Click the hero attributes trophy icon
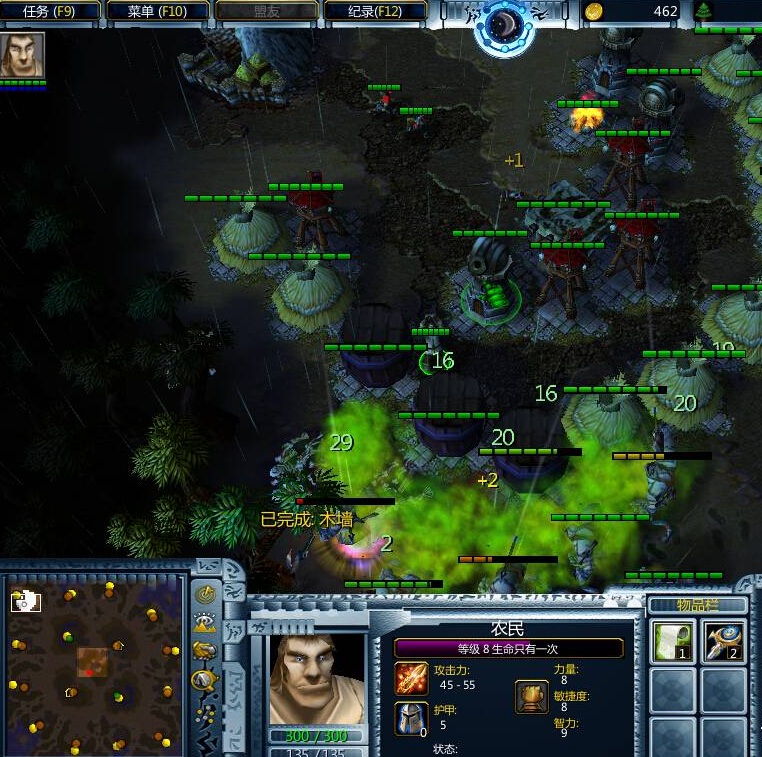The height and width of the screenshot is (757, 762). (x=531, y=696)
